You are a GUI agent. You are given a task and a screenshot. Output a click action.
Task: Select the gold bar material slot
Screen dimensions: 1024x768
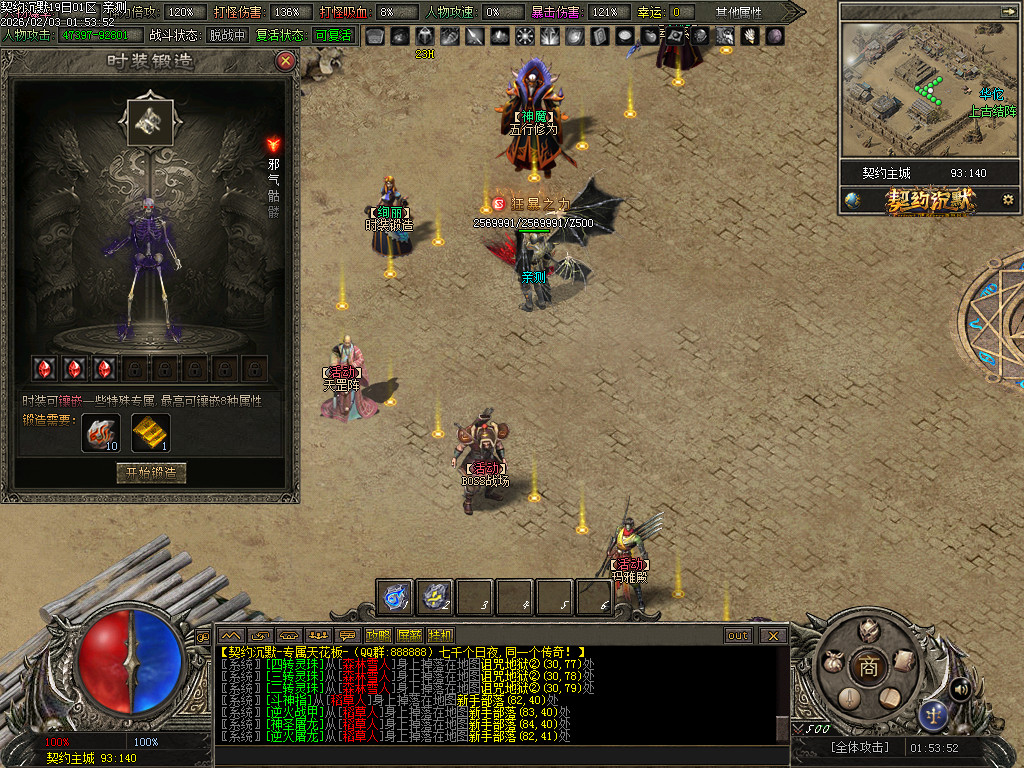(151, 432)
